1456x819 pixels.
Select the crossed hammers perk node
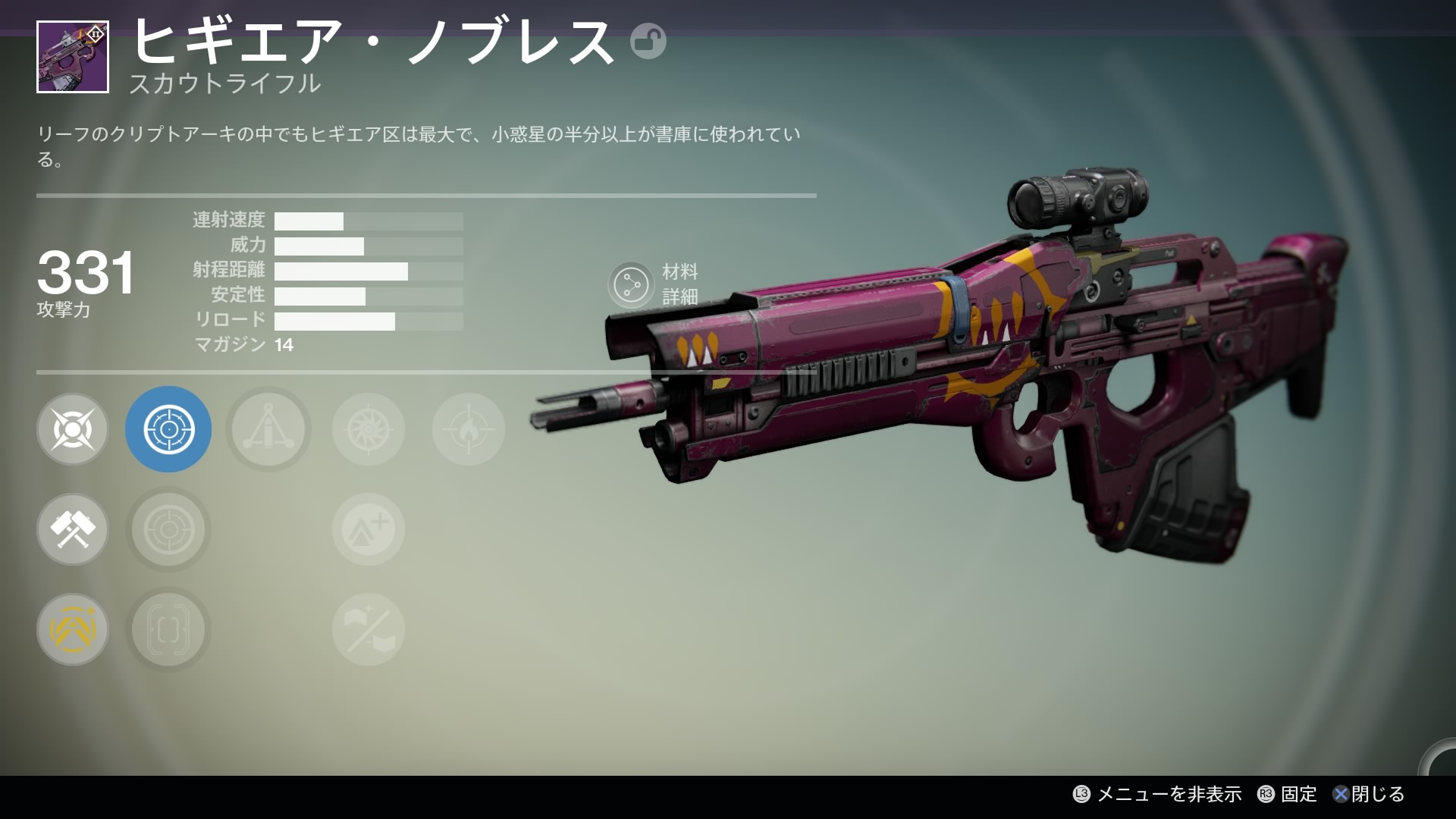pos(73,529)
